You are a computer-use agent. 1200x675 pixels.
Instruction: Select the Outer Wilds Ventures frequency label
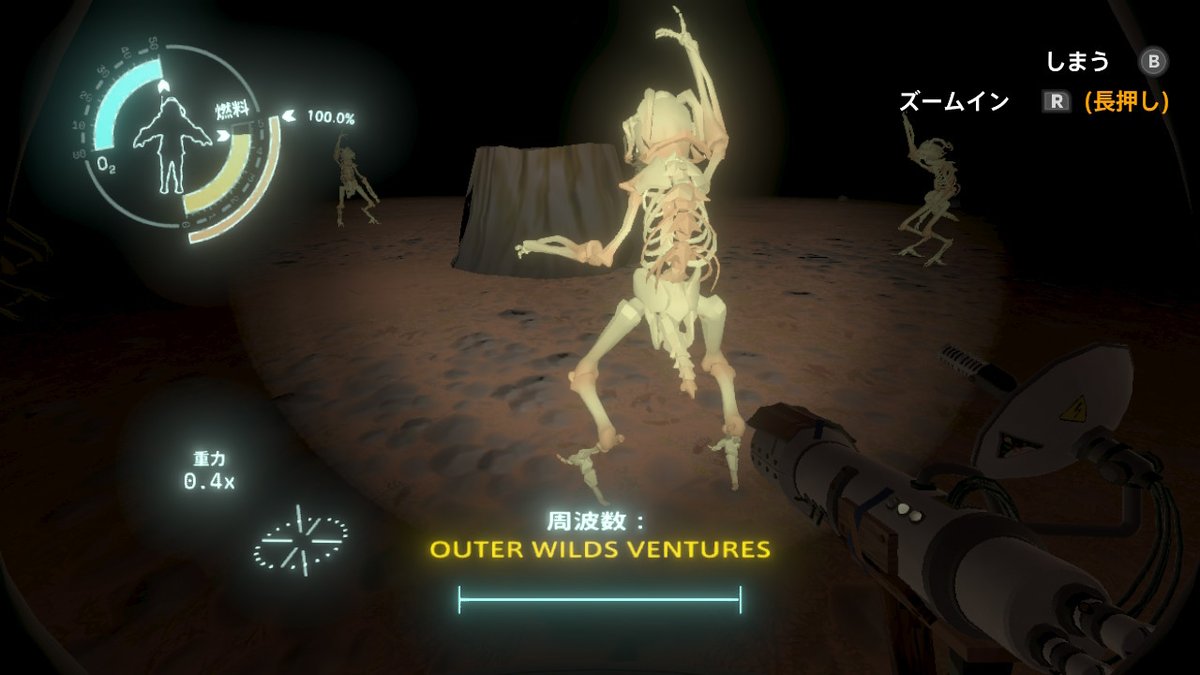600,550
